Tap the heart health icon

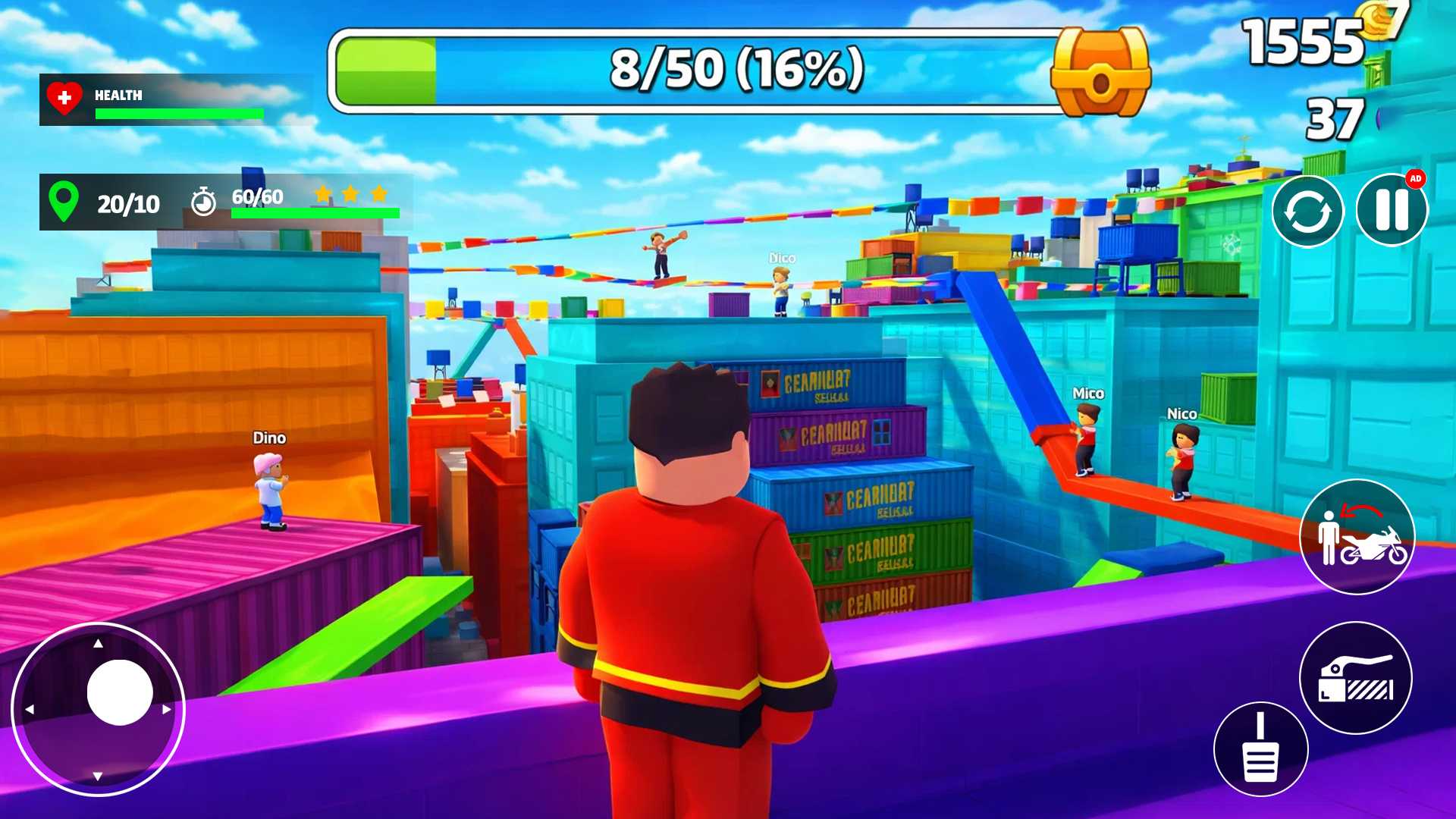pyautogui.click(x=64, y=99)
